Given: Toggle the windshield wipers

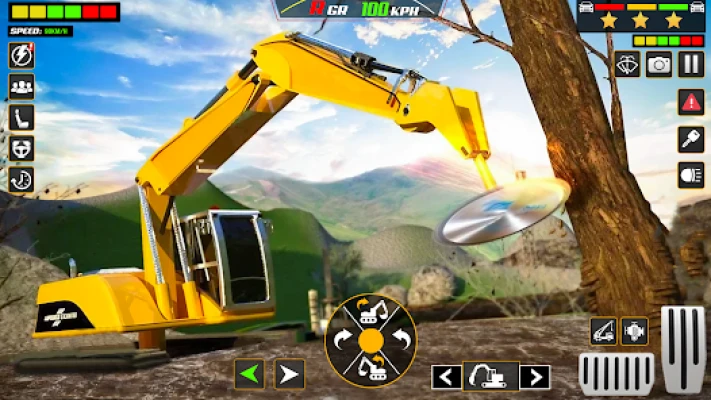Looking at the screenshot, I should click(627, 64).
